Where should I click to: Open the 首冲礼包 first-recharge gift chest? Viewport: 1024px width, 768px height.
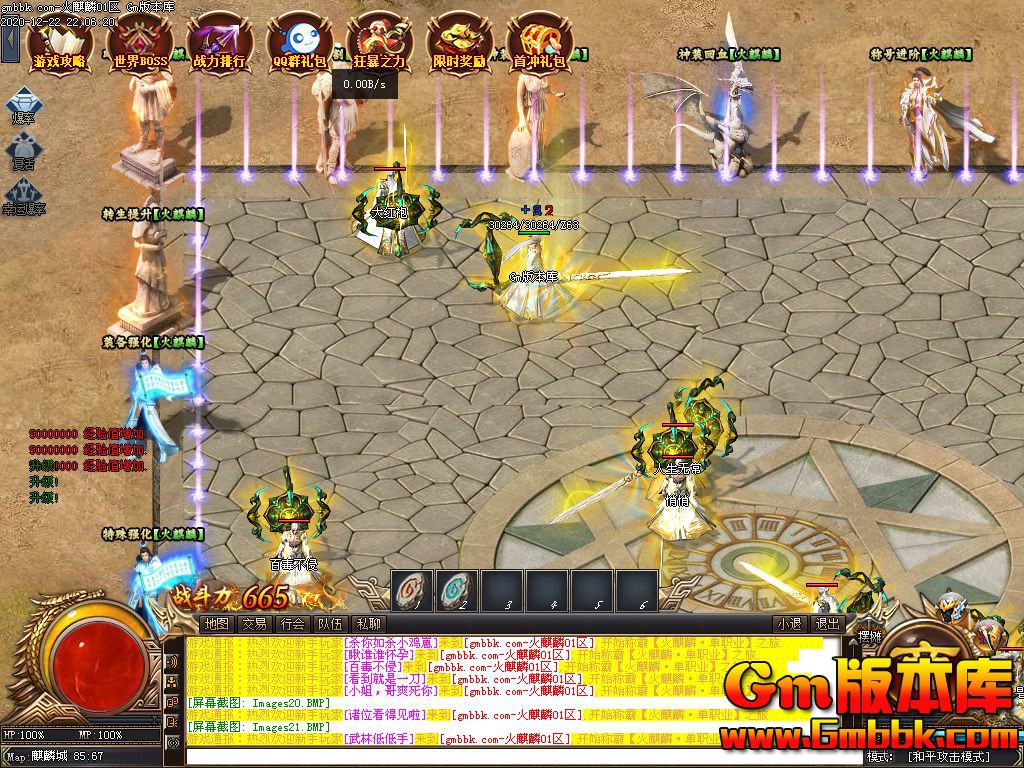539,44
